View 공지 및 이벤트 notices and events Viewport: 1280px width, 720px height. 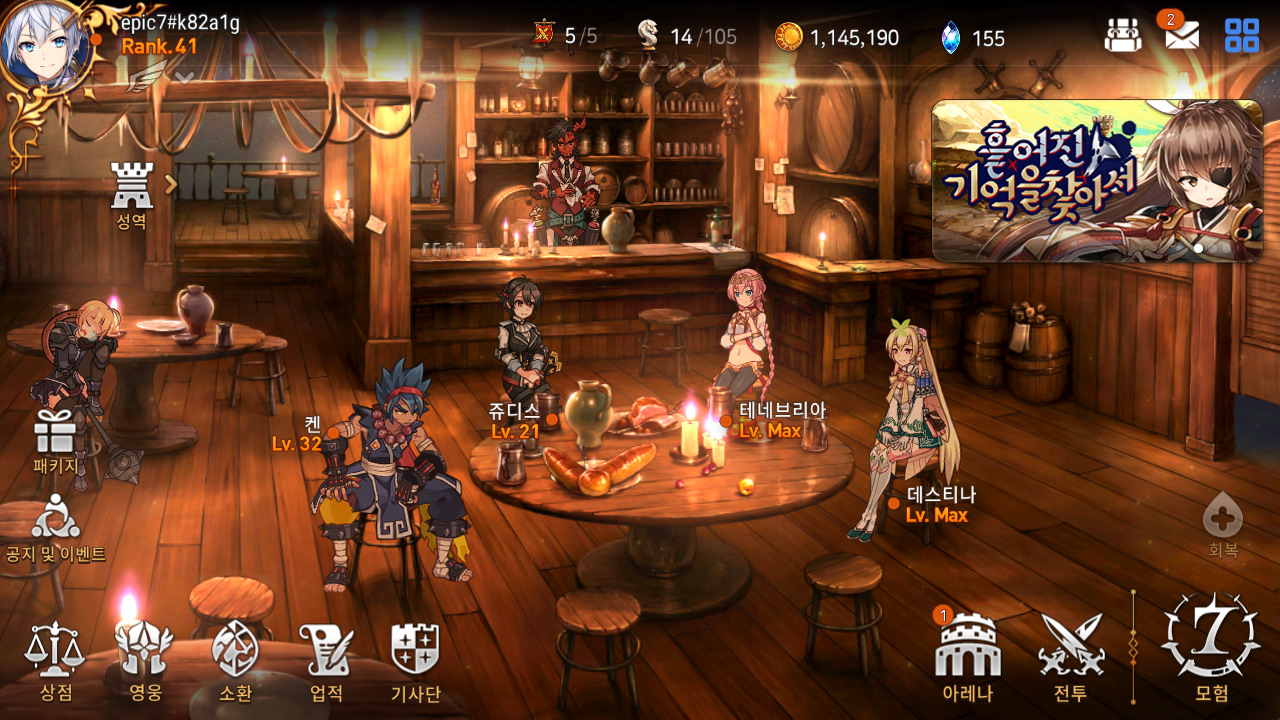55,527
